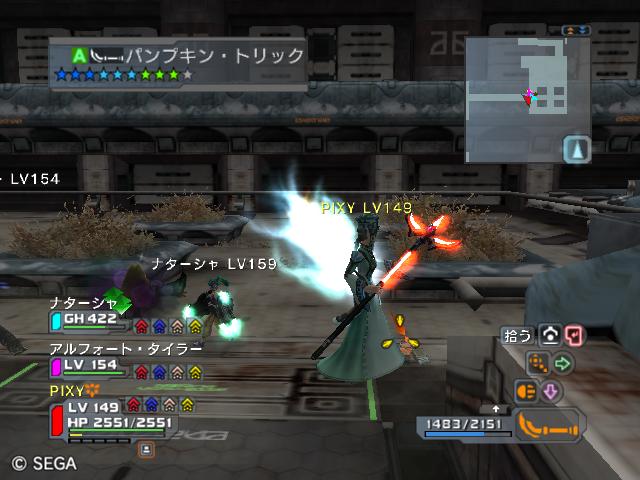Open the パンプキン・トリック mission banner
The width and height of the screenshot is (640, 480).
180,62
